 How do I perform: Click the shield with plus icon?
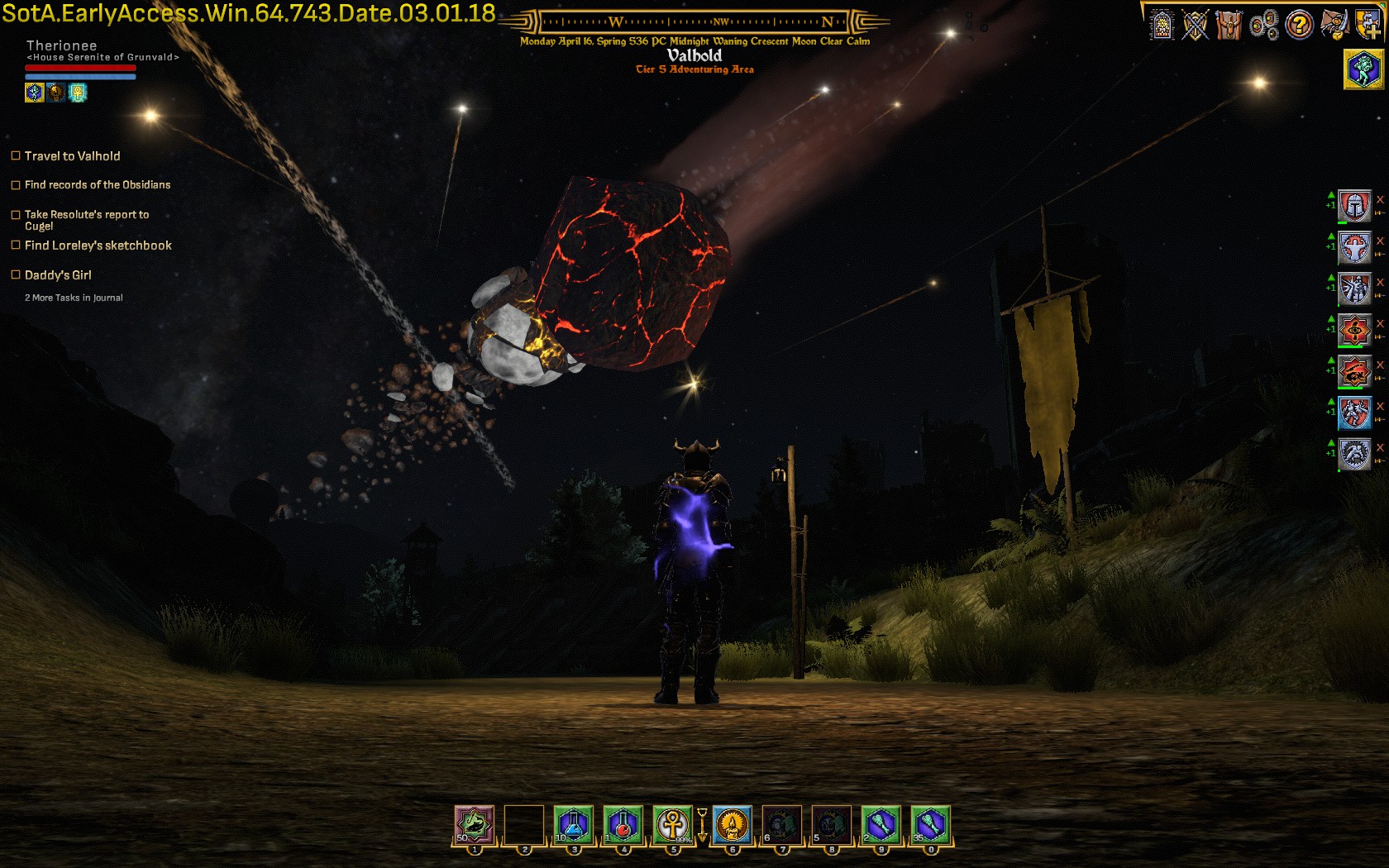[1368, 25]
